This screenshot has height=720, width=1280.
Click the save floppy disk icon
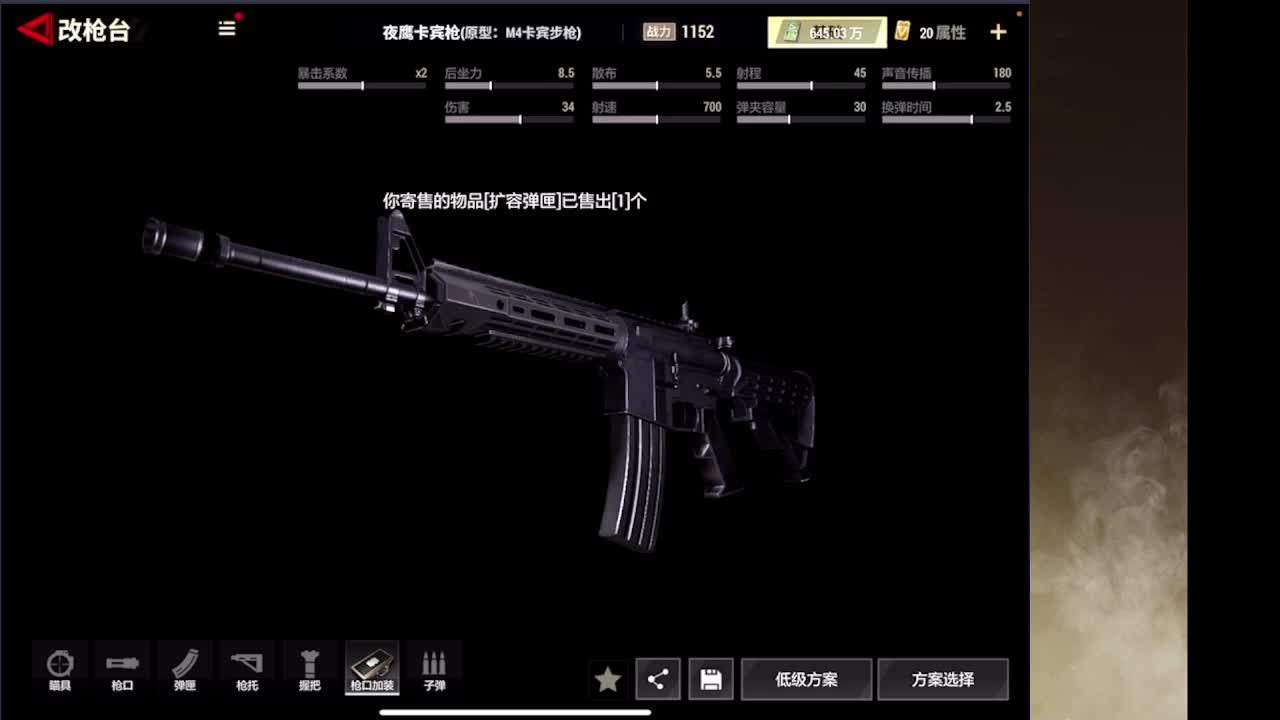(x=711, y=678)
